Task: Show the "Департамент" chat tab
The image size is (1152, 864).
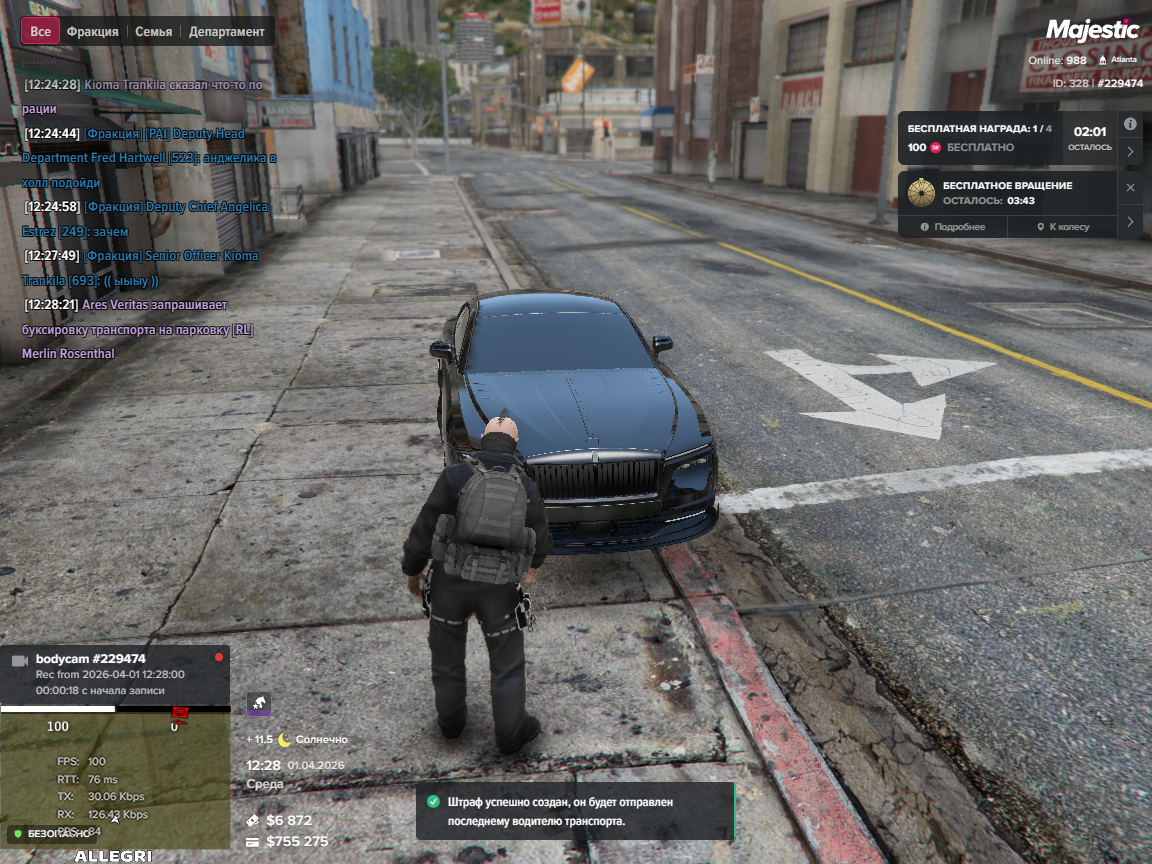Action: point(228,31)
